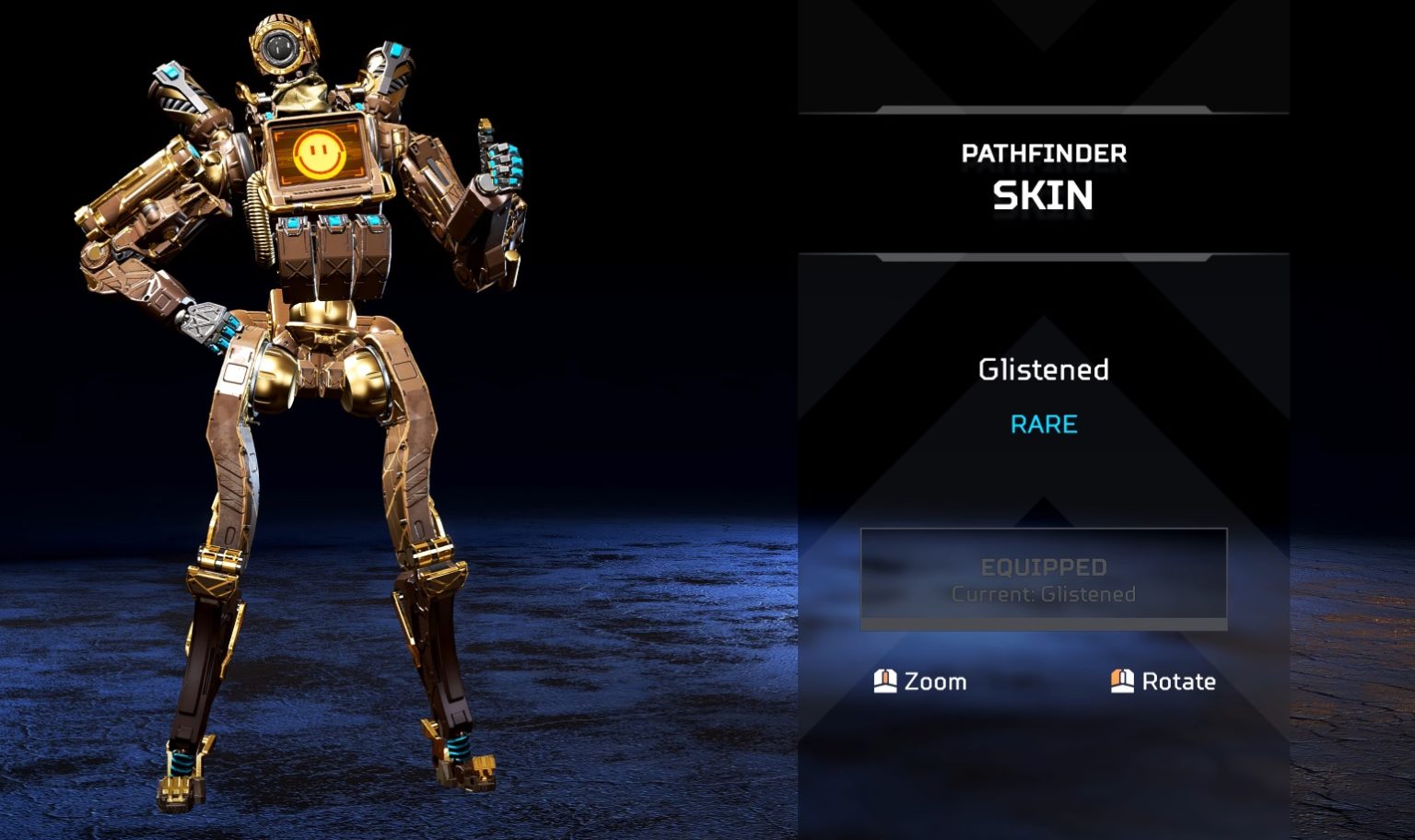Viewport: 1415px width, 840px height.
Task: Click Pathfinder's smiley face chest screen
Action: click(321, 152)
